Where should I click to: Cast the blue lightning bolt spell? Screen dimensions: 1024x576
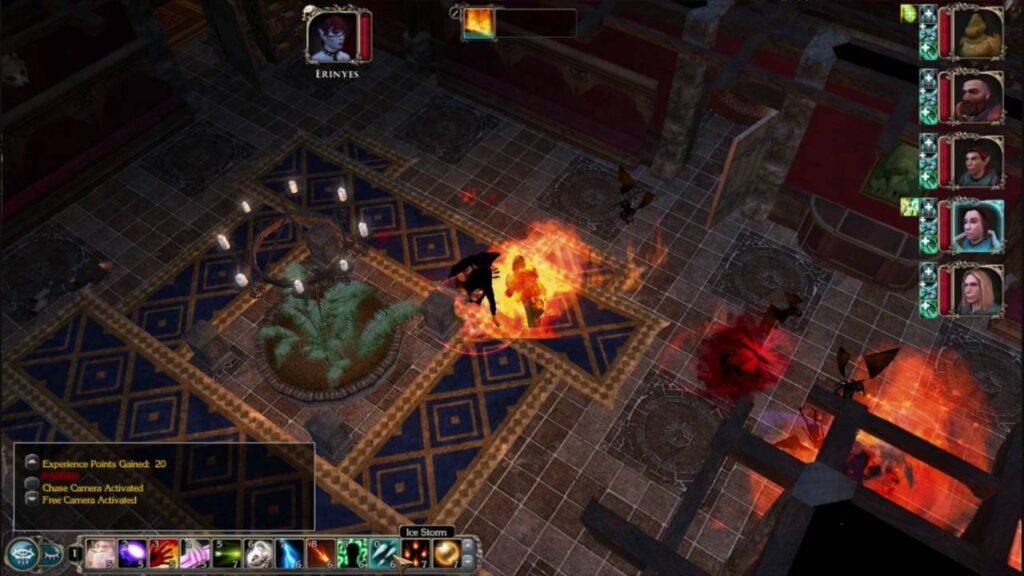pyautogui.click(x=289, y=553)
